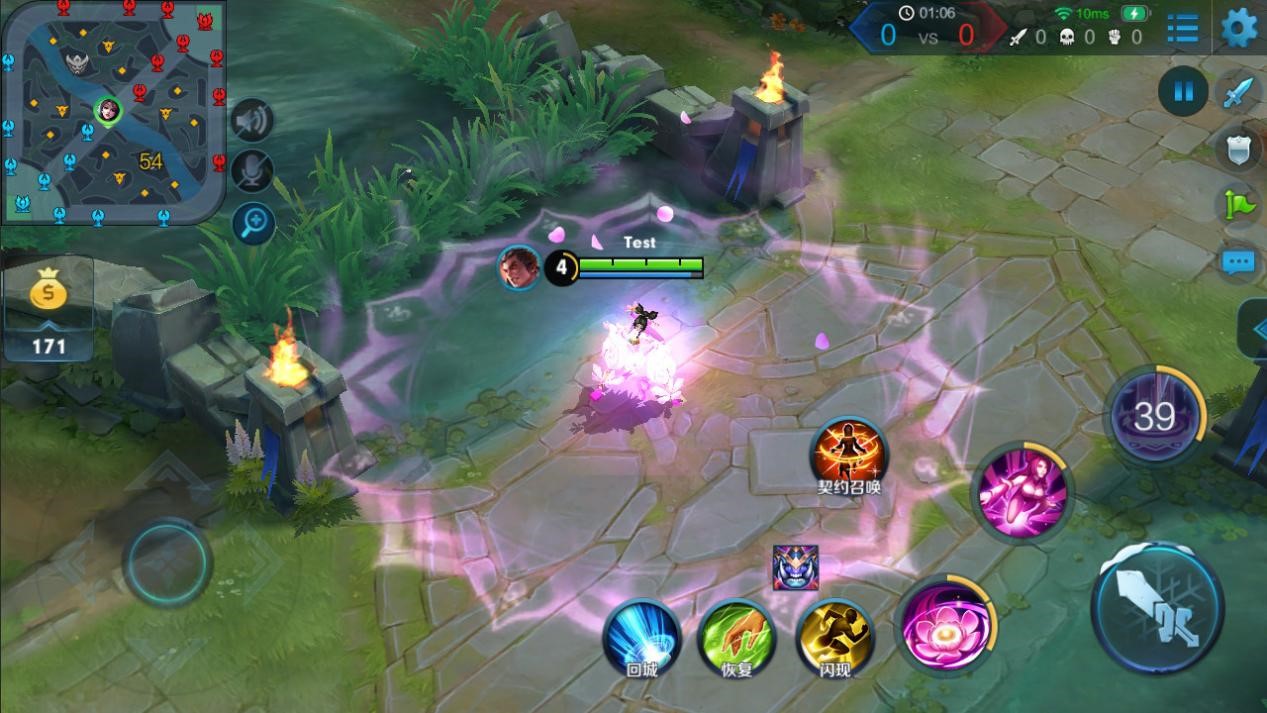Open the settings gear menu

click(1239, 27)
